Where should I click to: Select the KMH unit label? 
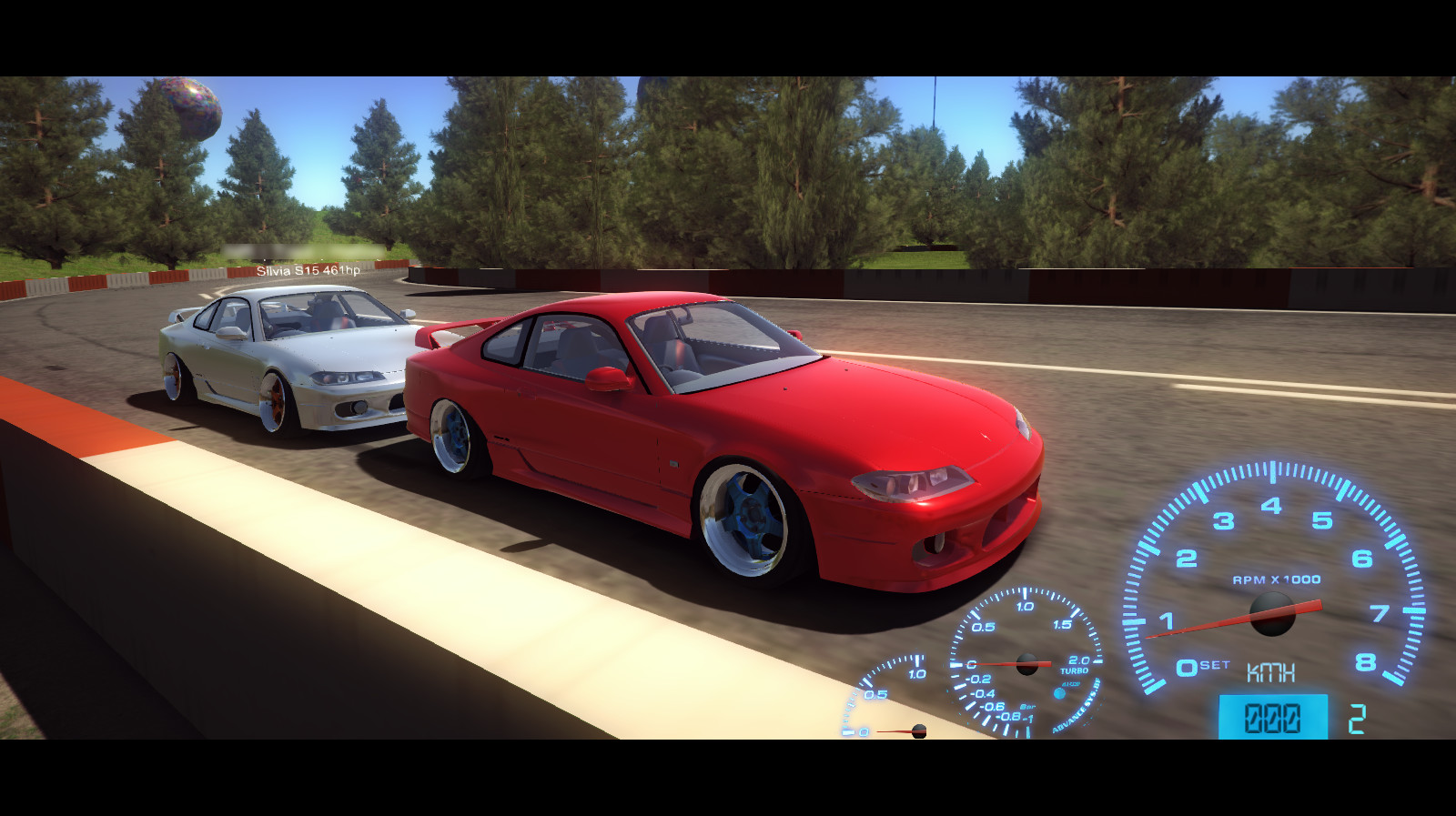tap(1270, 672)
